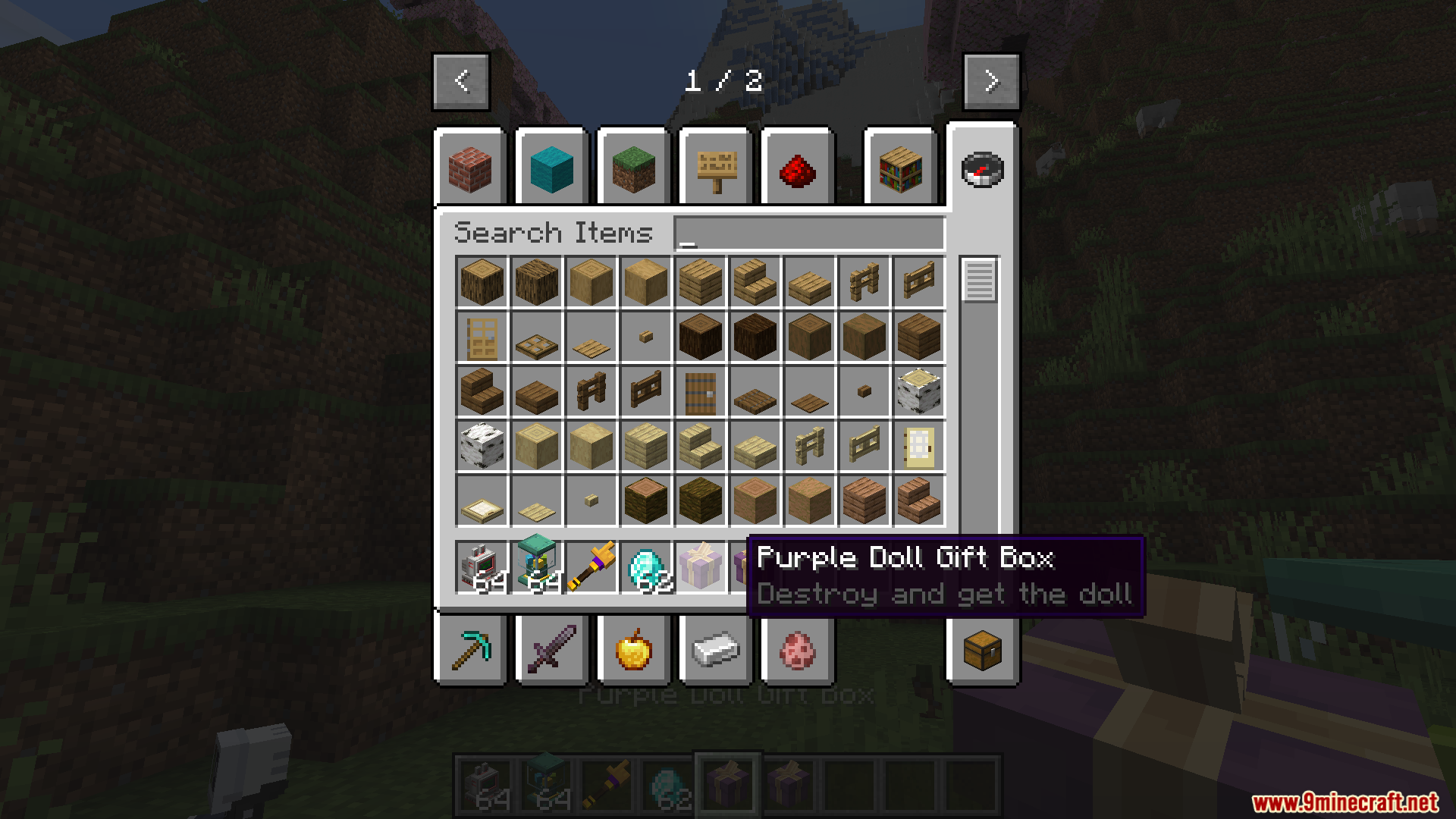This screenshot has height=819, width=1456.
Task: Open the chest survival inventory tab
Action: [x=983, y=650]
